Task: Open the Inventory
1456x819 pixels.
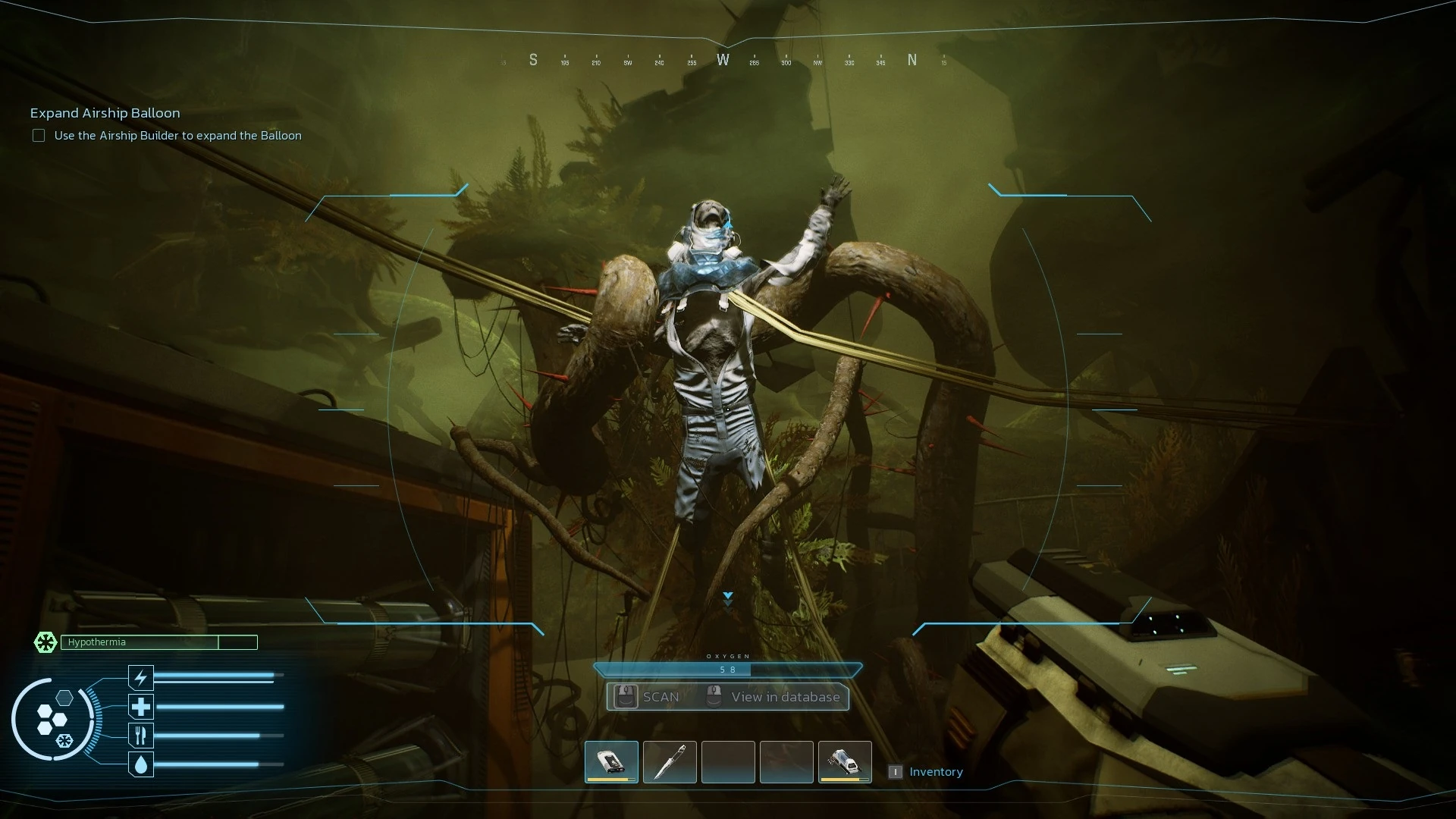Action: point(935,772)
